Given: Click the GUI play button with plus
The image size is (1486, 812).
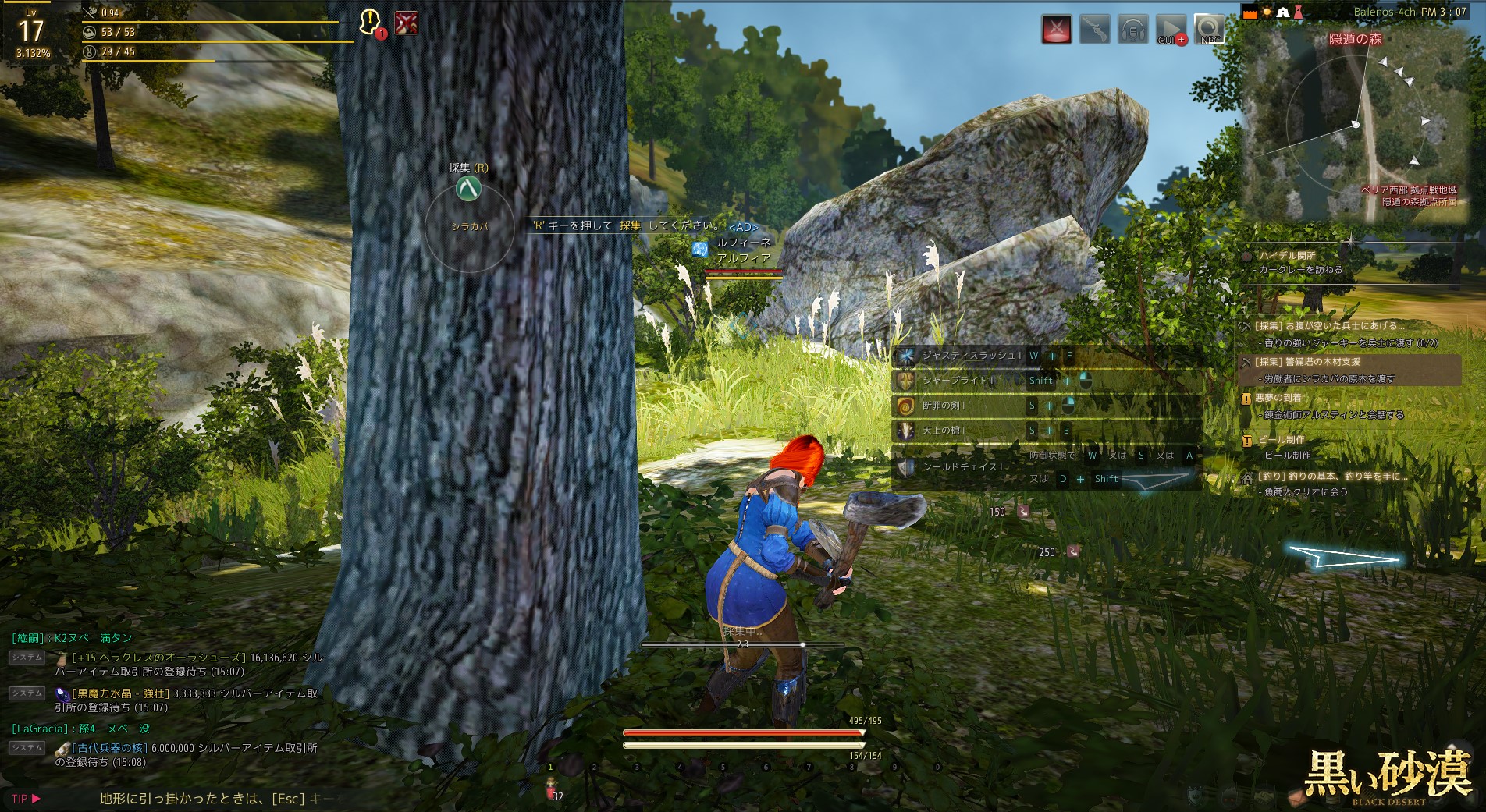Looking at the screenshot, I should (x=1171, y=29).
